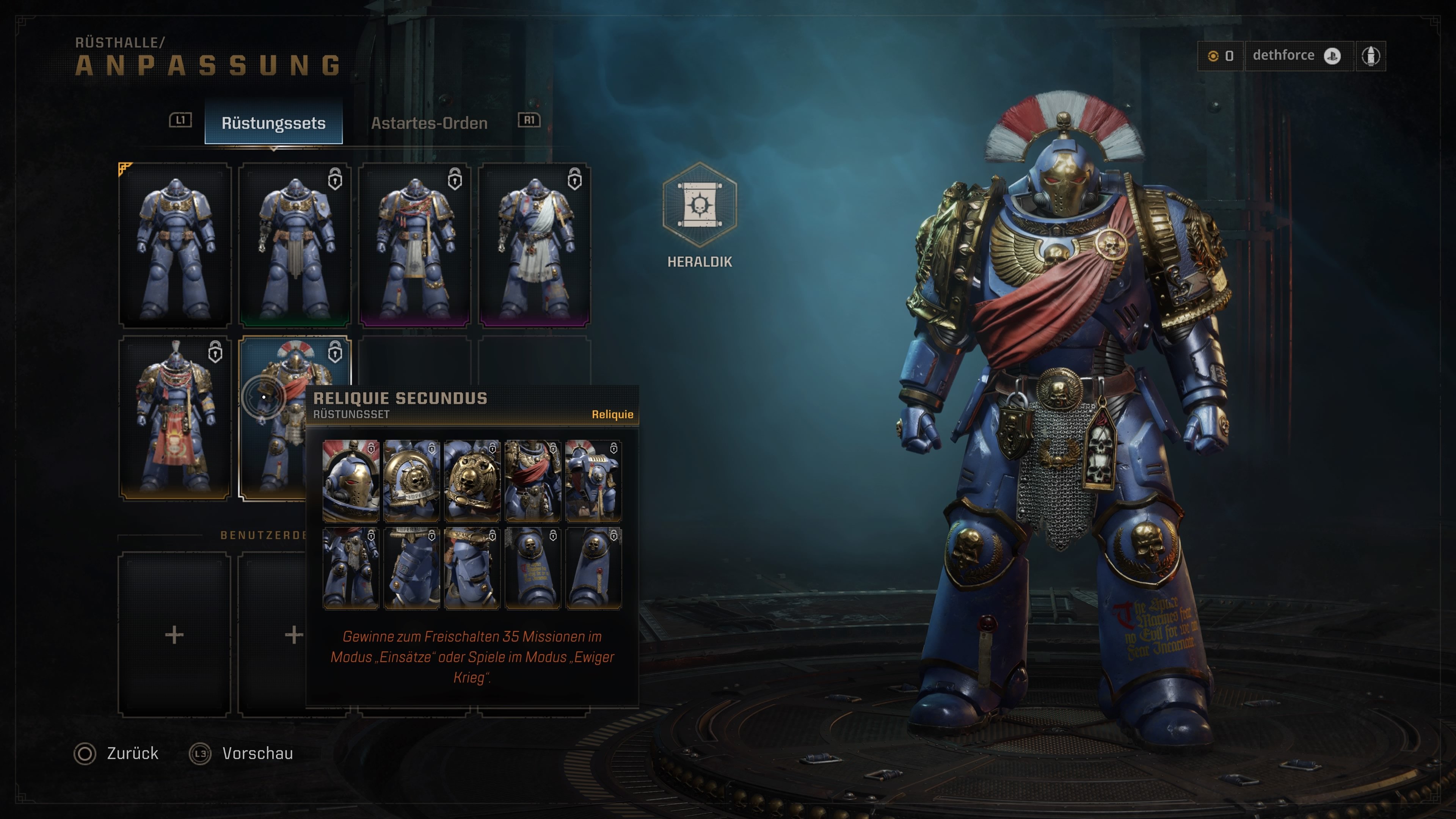Click the bolt ammunition icon top right

1372,55
